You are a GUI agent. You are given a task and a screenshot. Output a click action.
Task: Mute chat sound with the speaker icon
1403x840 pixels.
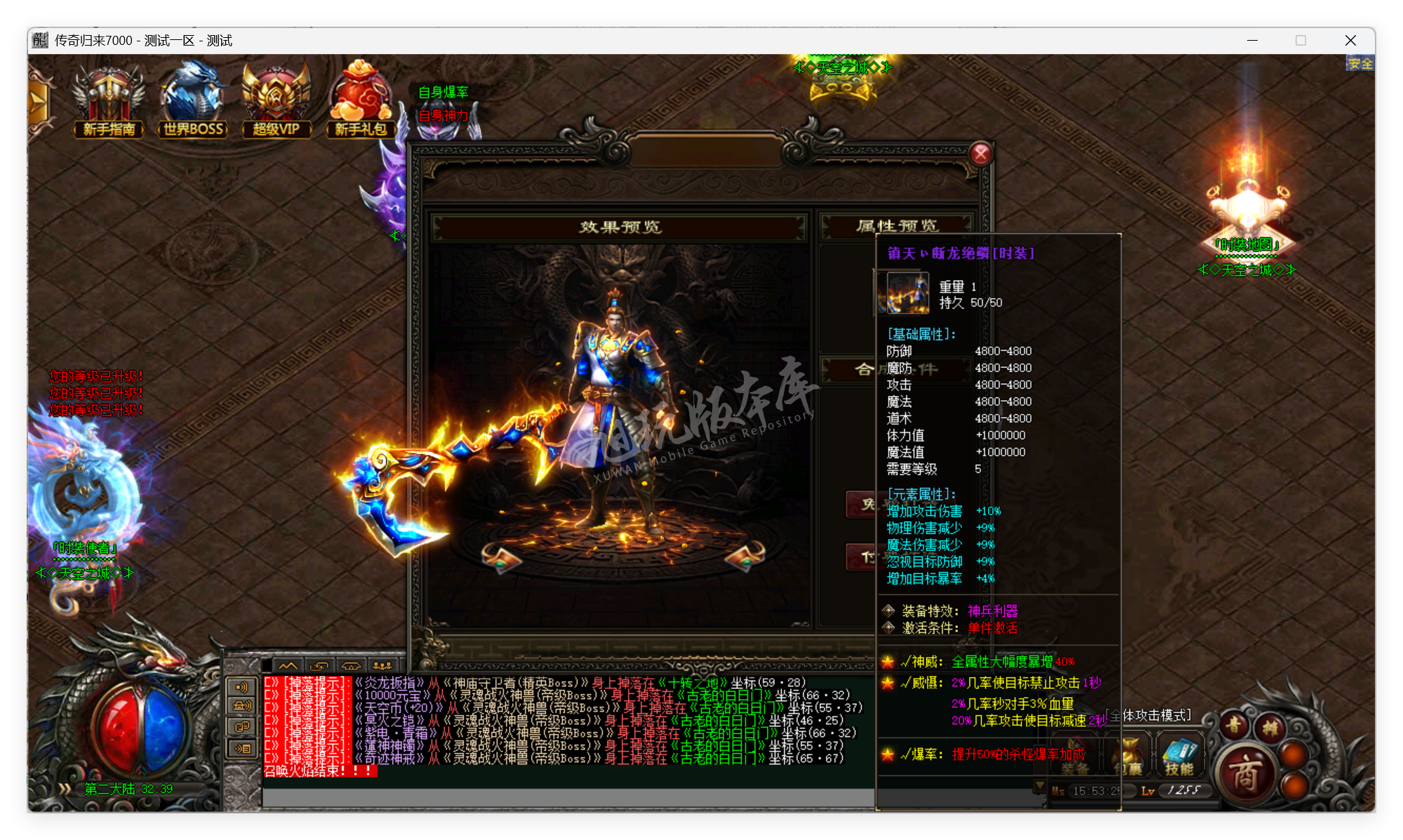[241, 686]
